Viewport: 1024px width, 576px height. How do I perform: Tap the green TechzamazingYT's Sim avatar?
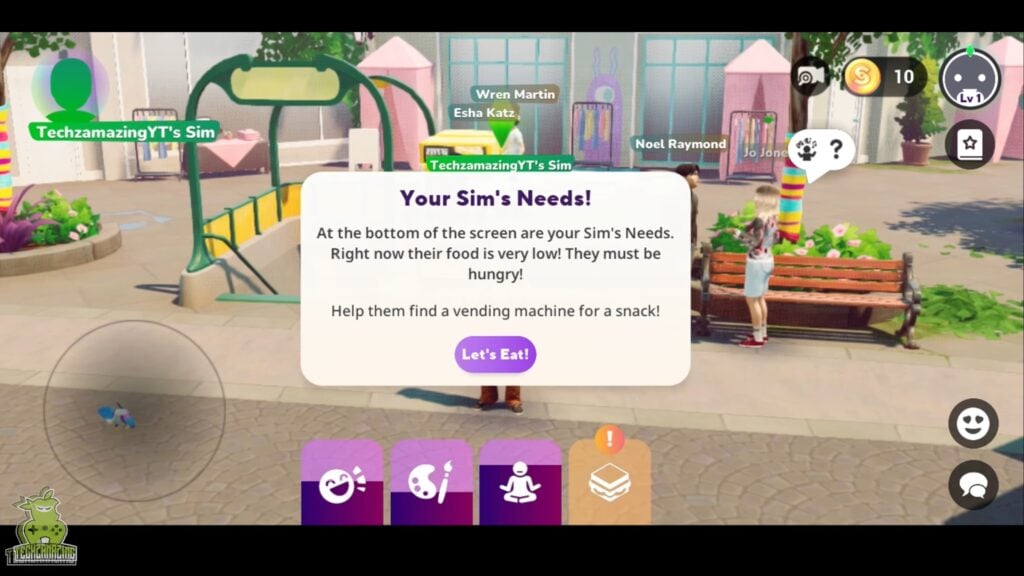coord(71,87)
